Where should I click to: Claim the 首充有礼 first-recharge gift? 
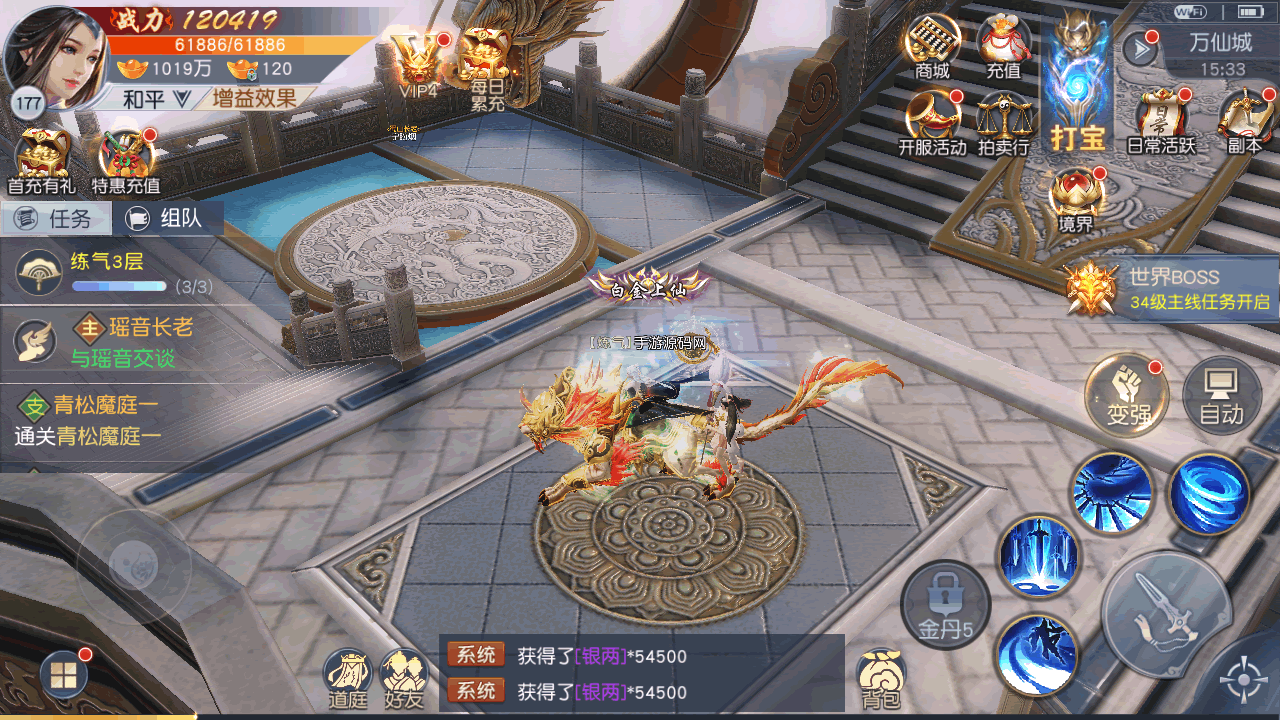(x=41, y=162)
